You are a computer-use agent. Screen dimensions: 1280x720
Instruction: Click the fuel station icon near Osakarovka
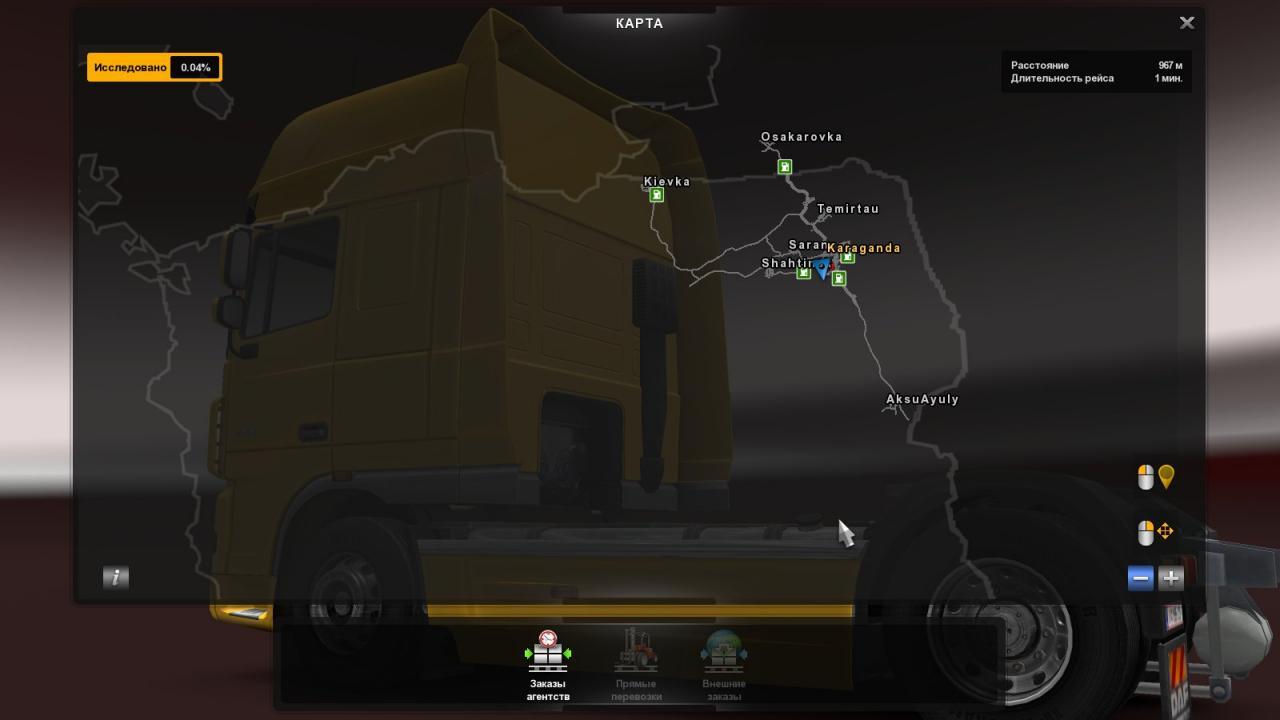785,166
